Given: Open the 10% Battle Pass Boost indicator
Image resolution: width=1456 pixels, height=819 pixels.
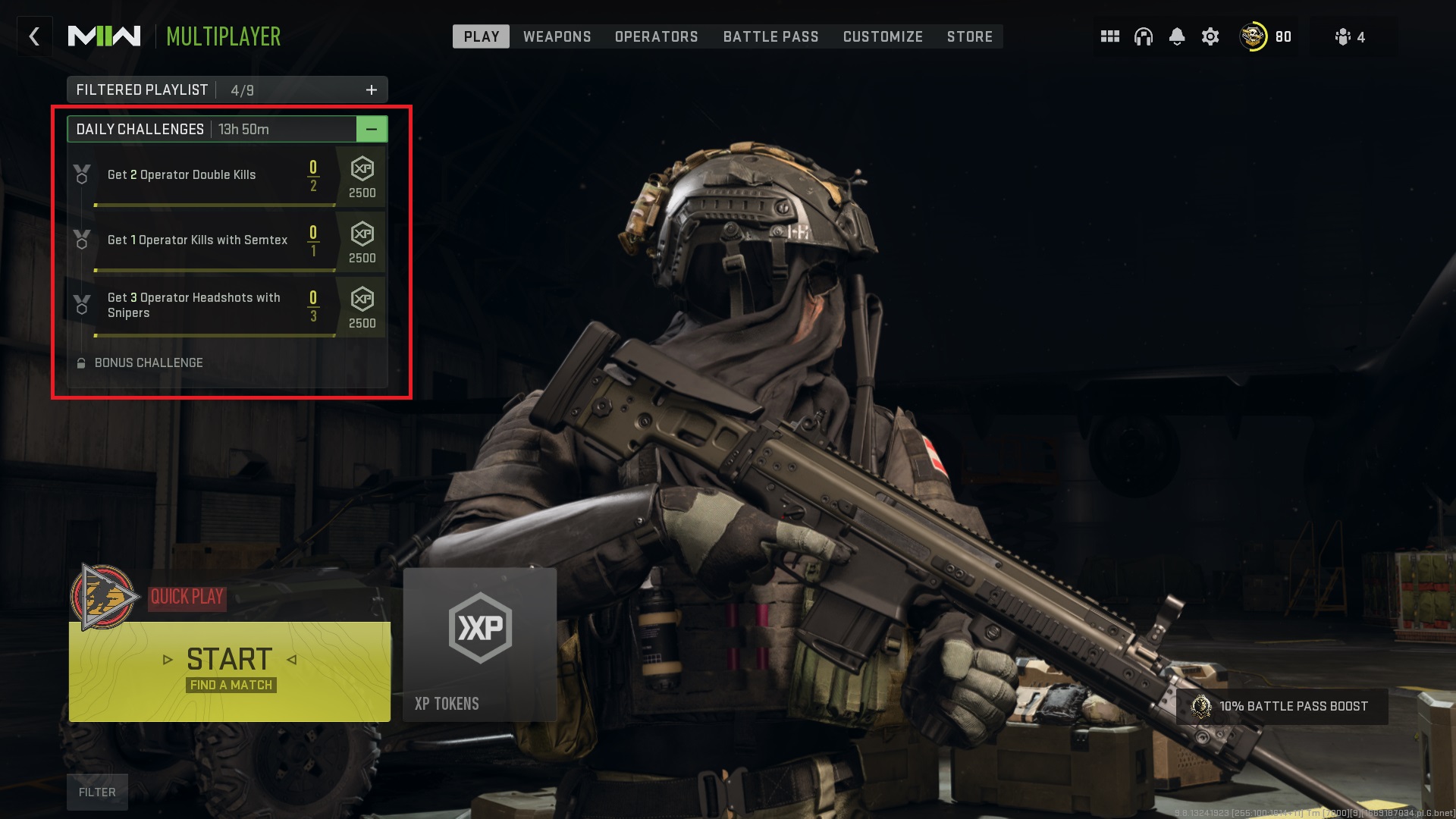Looking at the screenshot, I should (1283, 706).
